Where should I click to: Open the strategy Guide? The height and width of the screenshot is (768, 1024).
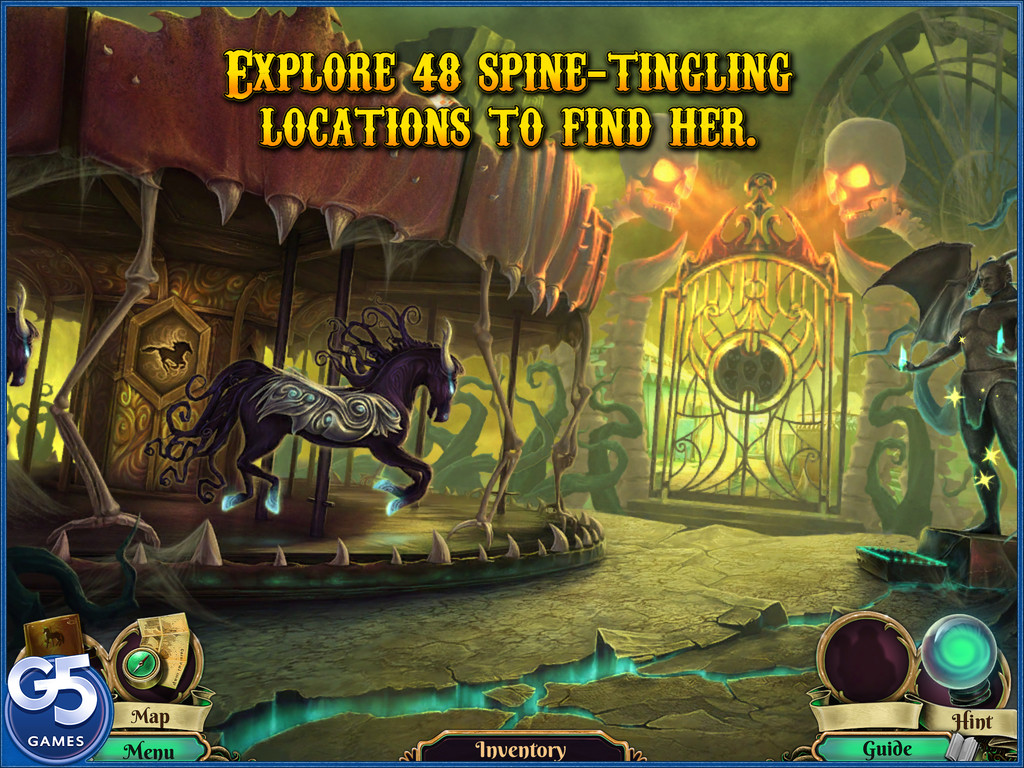[x=887, y=748]
